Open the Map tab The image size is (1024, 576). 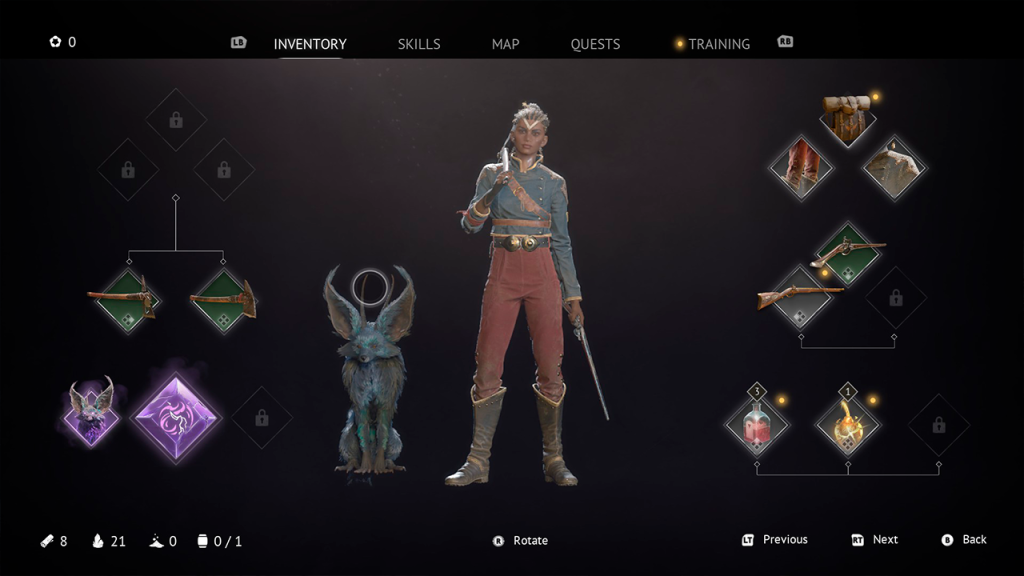pyautogui.click(x=505, y=44)
